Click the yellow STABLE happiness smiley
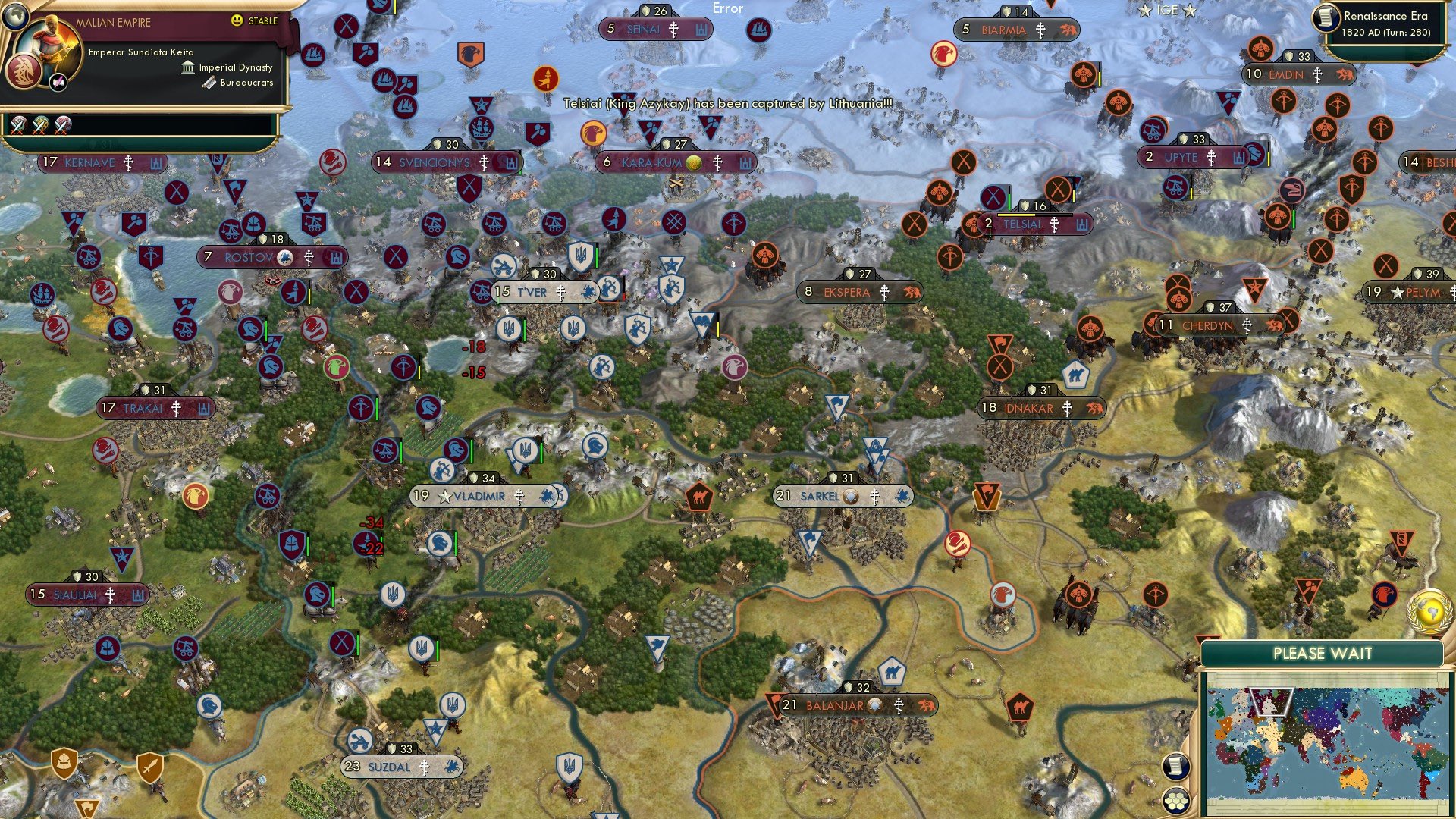This screenshot has width=1456, height=819. pyautogui.click(x=237, y=20)
